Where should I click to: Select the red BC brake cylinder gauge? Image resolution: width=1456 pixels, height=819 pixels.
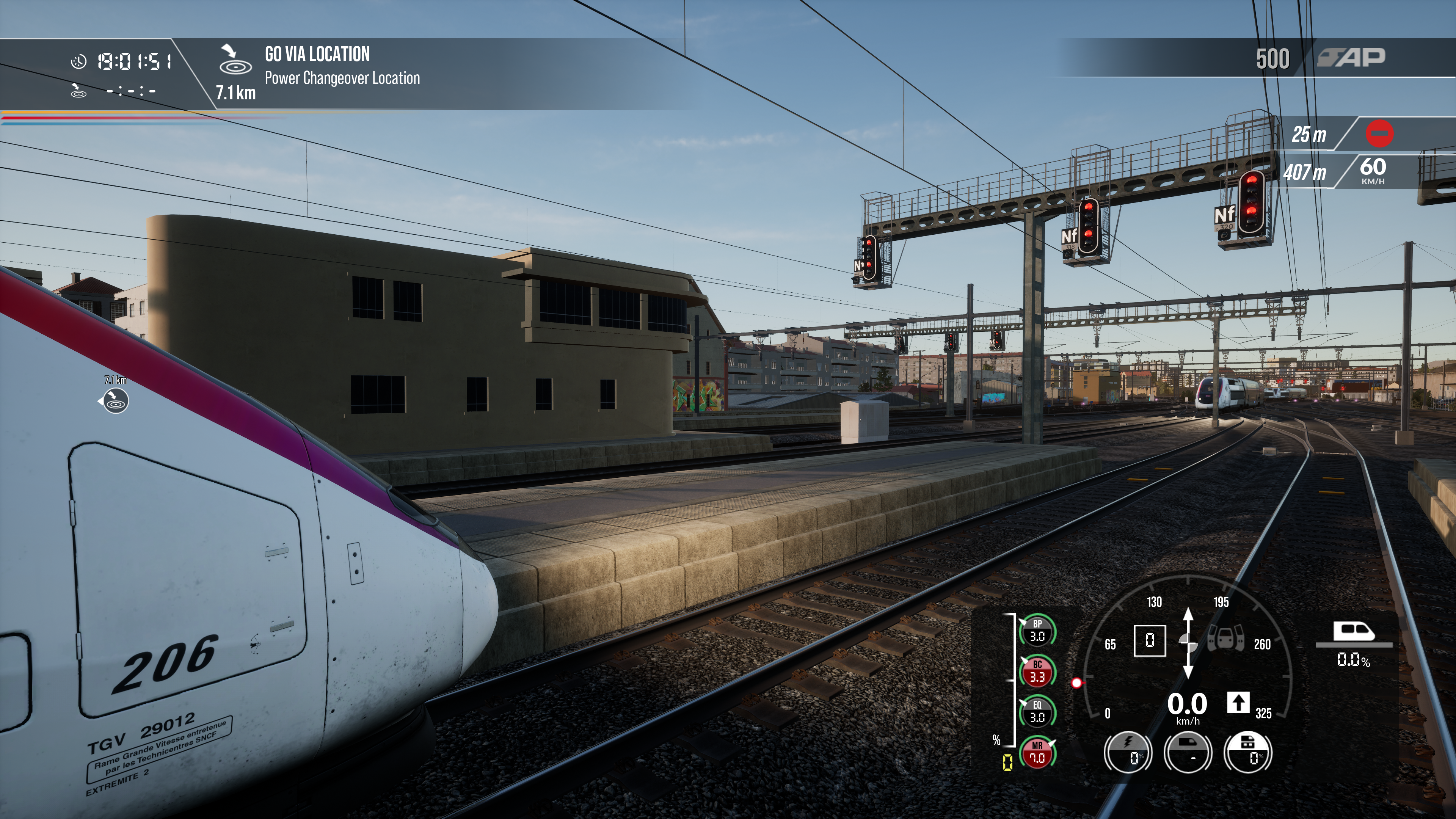(x=1037, y=671)
